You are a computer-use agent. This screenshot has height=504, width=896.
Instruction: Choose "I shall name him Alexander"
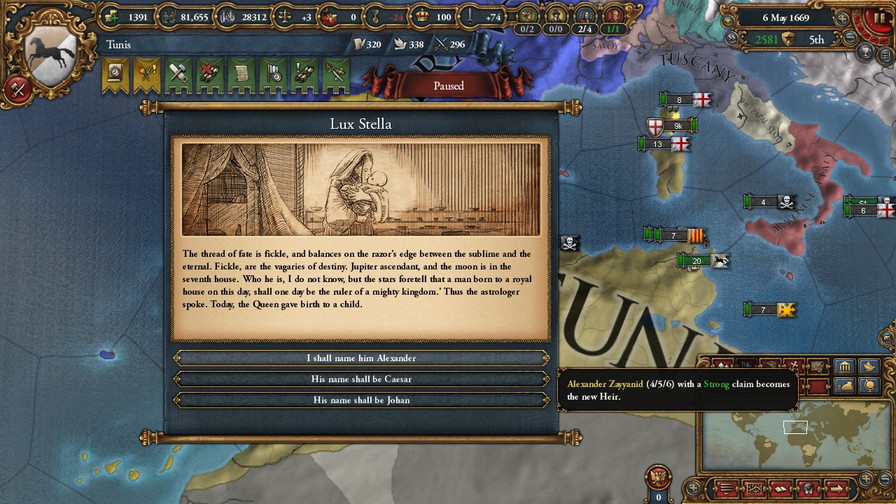point(361,358)
